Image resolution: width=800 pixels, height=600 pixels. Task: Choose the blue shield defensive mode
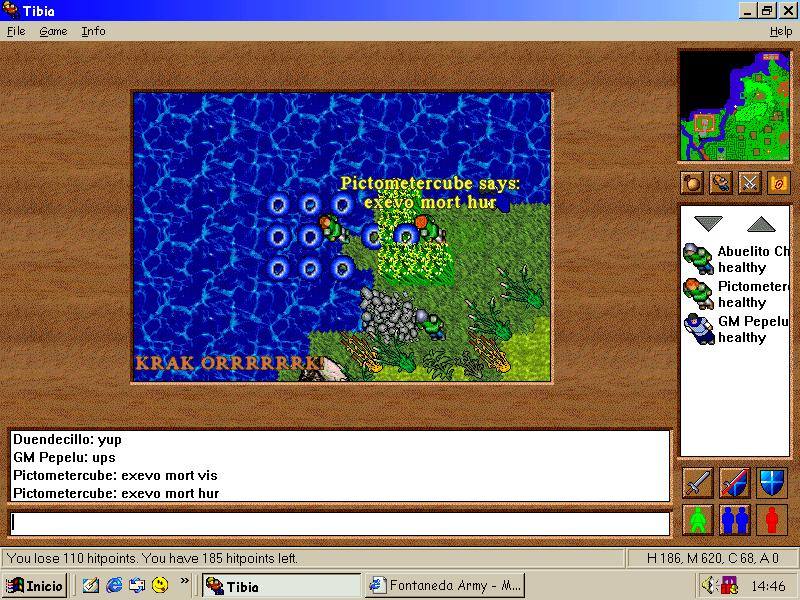tap(771, 483)
